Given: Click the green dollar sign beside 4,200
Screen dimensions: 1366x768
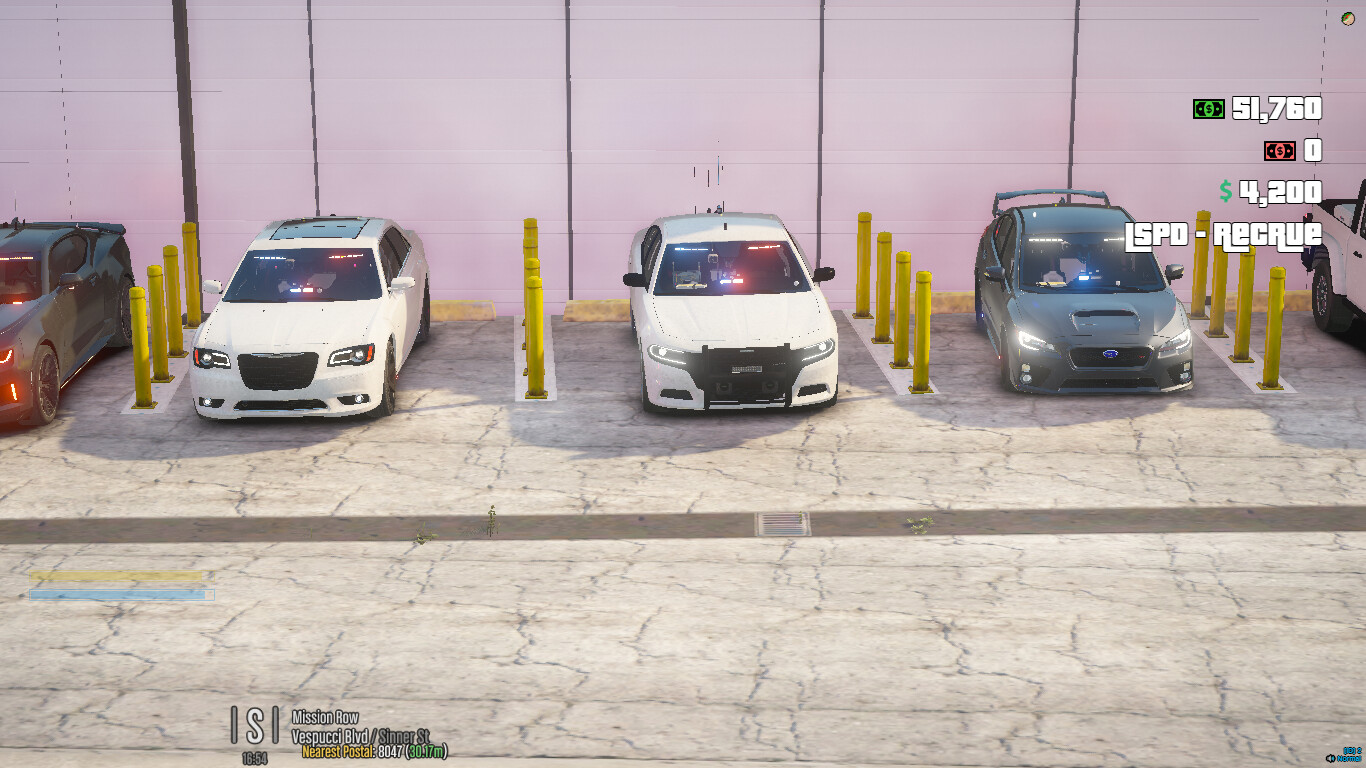Looking at the screenshot, I should pos(1226,190).
